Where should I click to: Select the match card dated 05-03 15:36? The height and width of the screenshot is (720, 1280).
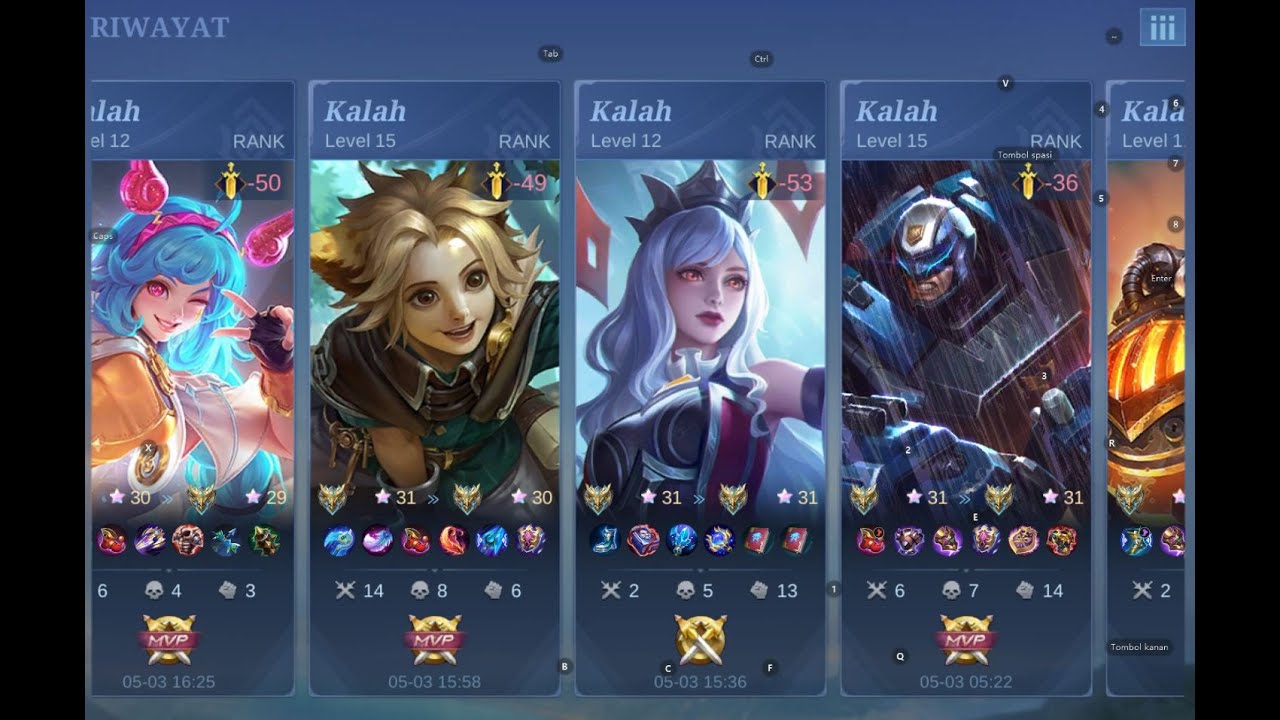coord(700,388)
